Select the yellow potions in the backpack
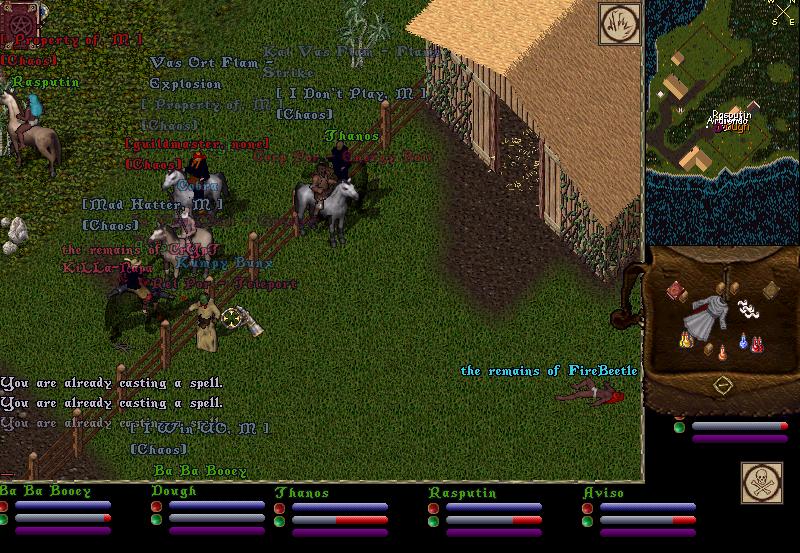 (686, 341)
